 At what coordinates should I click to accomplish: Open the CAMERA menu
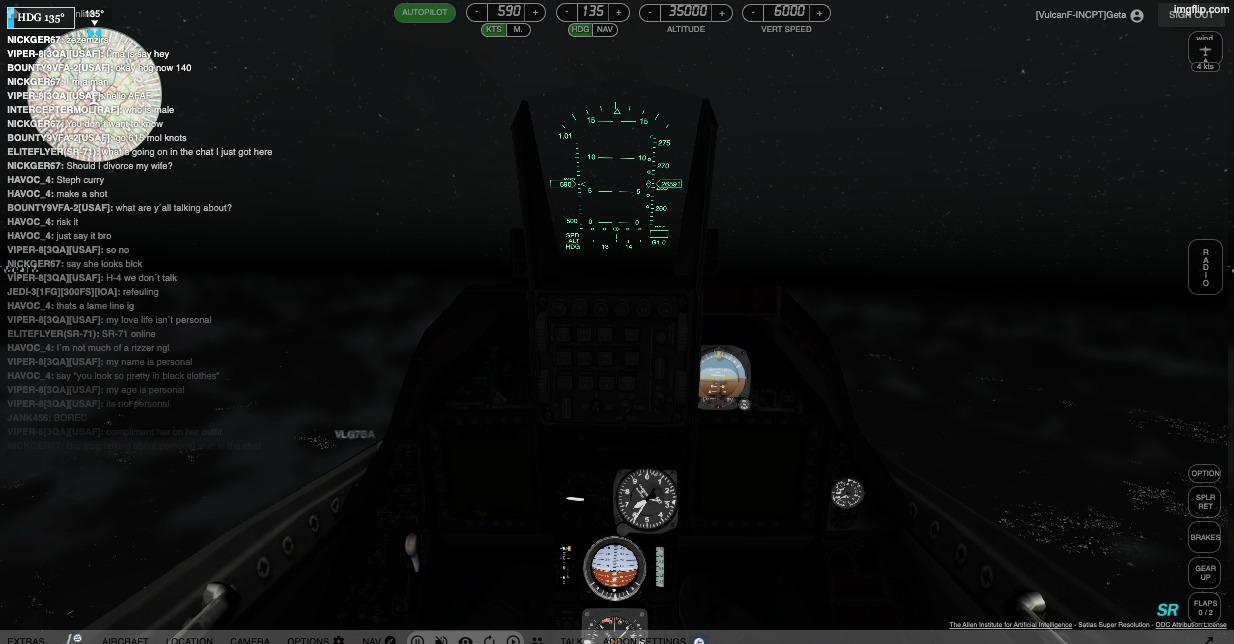[250, 640]
